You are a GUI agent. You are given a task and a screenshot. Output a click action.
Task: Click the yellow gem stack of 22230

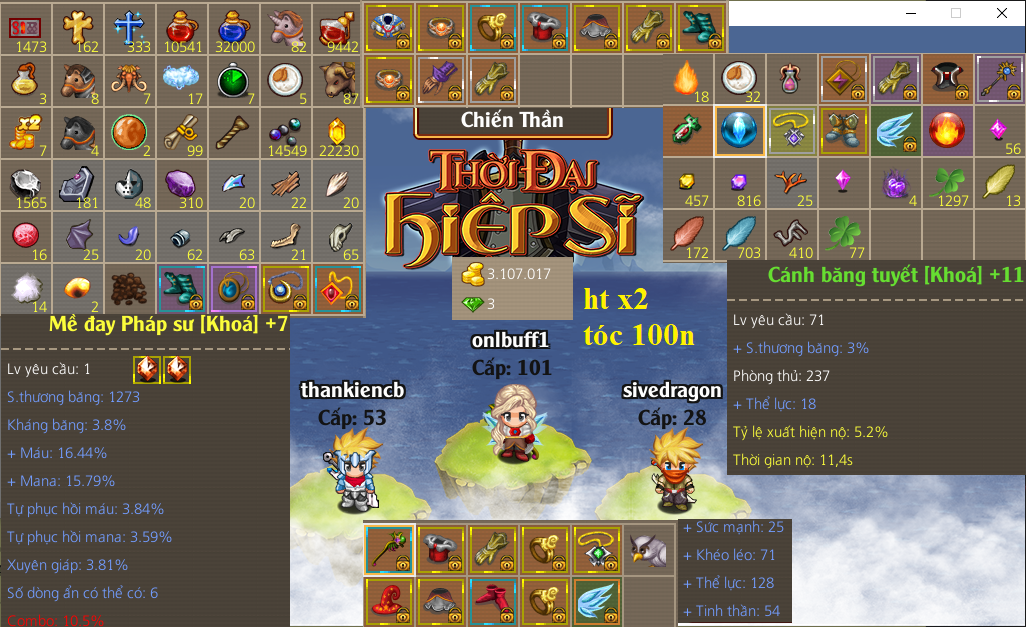coord(337,131)
